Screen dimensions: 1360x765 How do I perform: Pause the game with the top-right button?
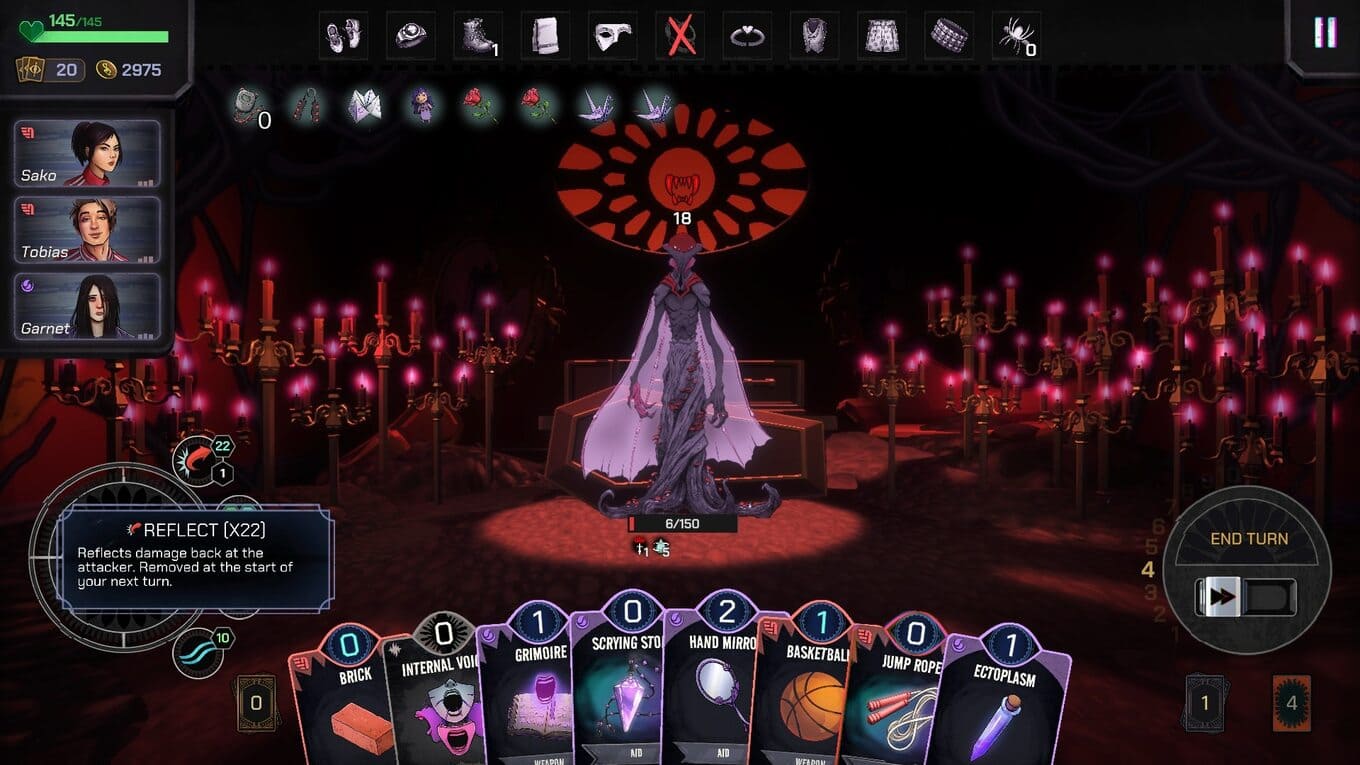(x=1325, y=33)
